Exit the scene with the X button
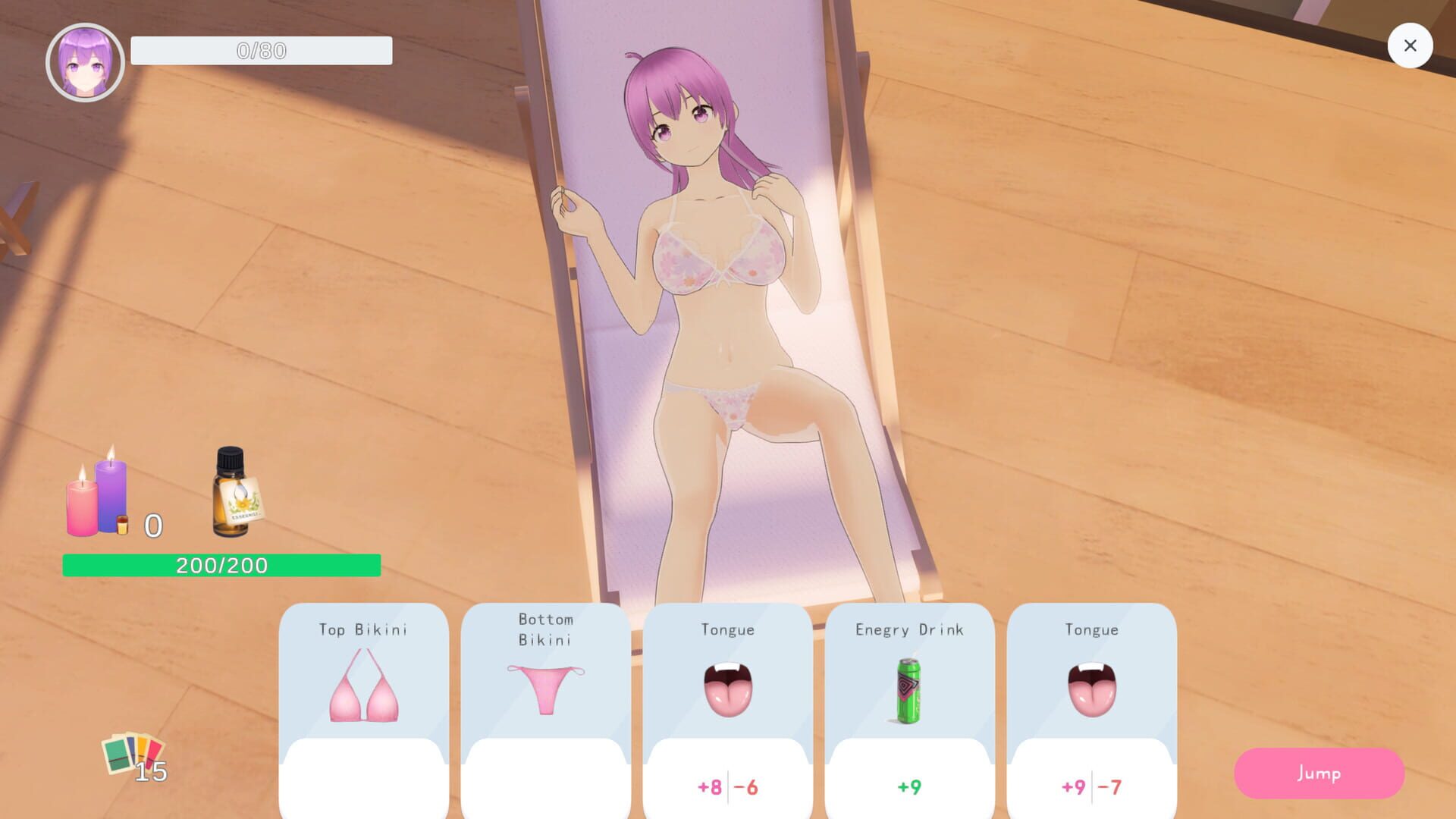Viewport: 1456px width, 819px height. click(1410, 45)
